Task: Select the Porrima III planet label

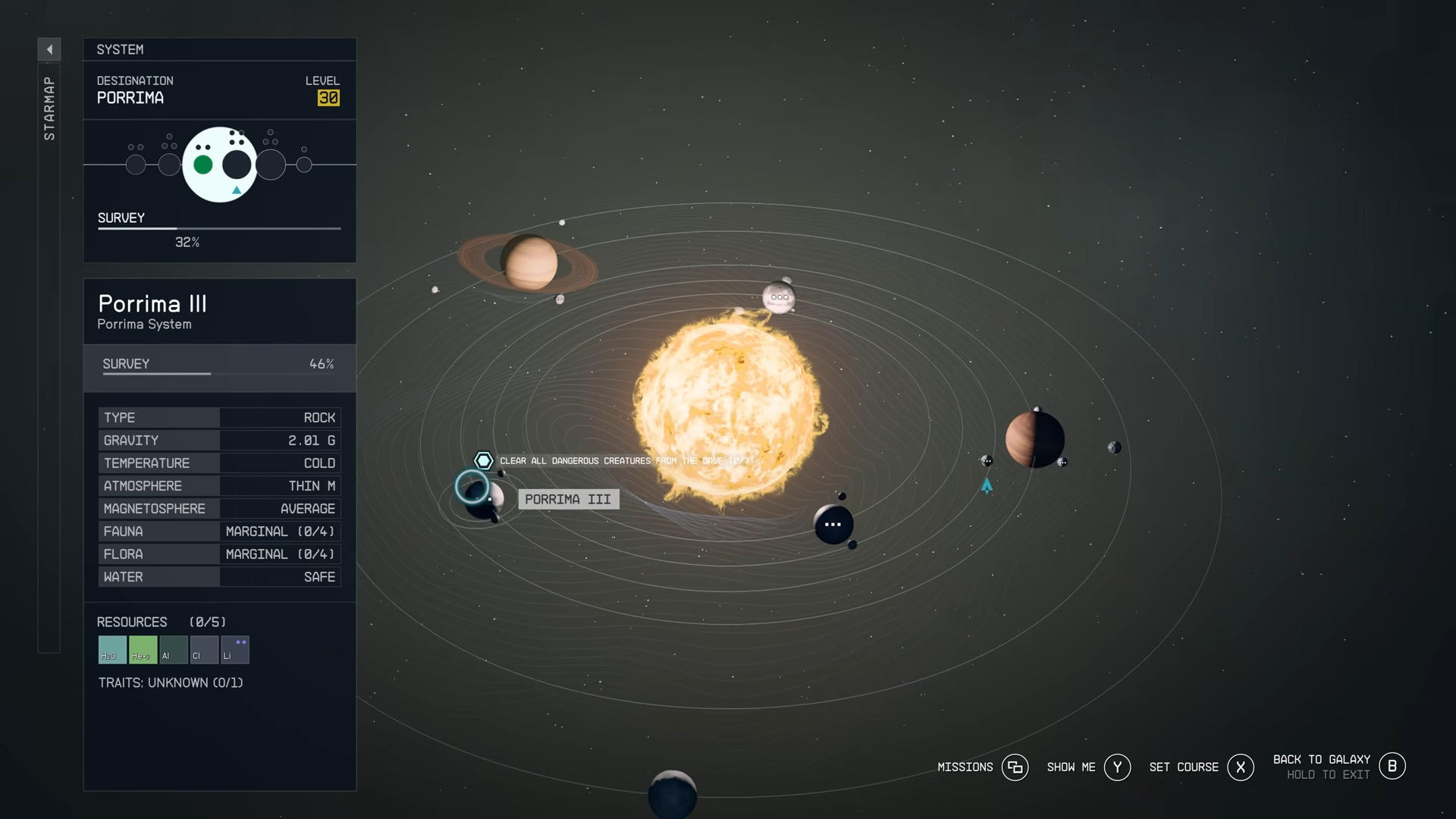Action: point(568,499)
